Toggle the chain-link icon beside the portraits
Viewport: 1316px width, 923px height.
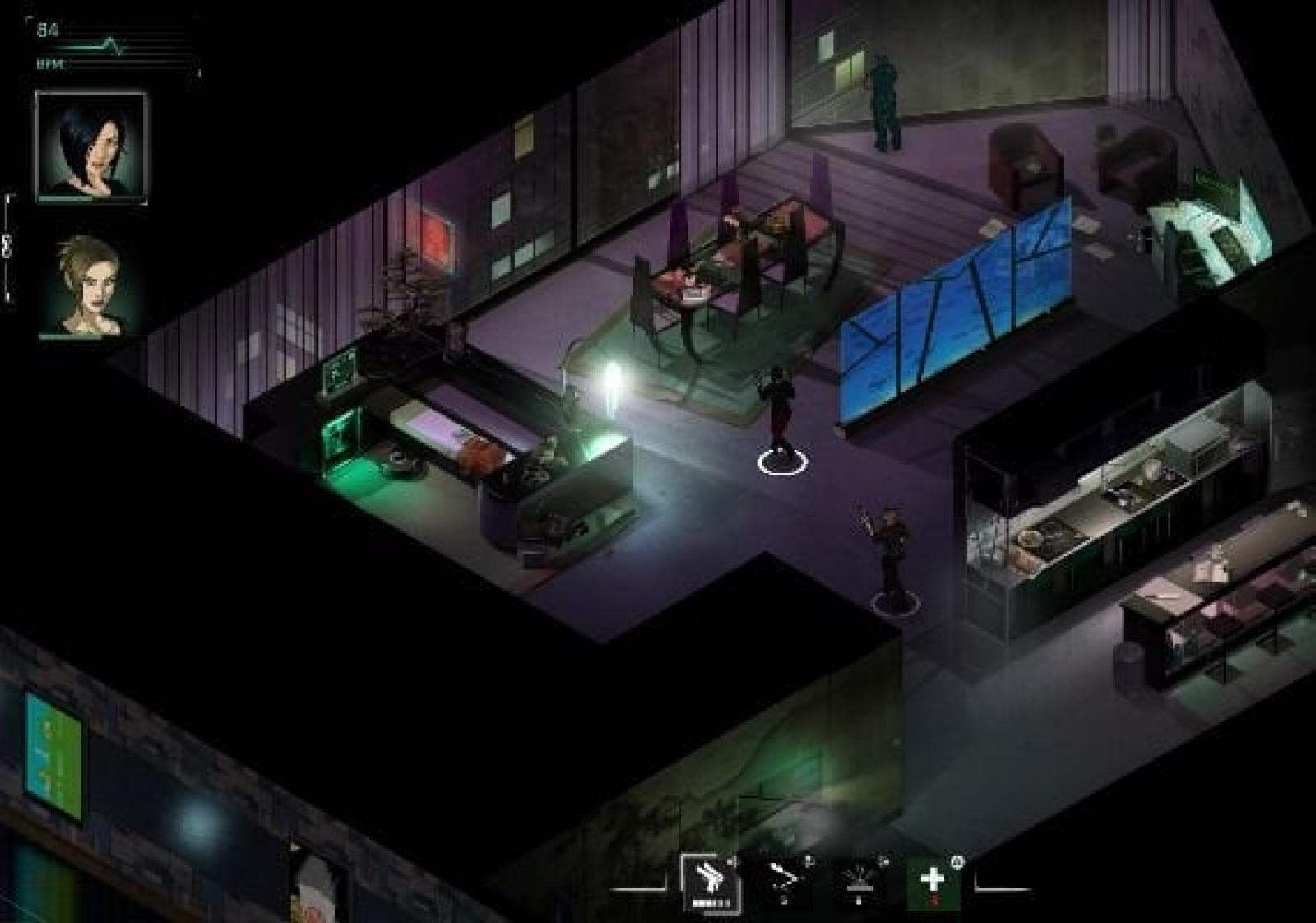[x=7, y=247]
